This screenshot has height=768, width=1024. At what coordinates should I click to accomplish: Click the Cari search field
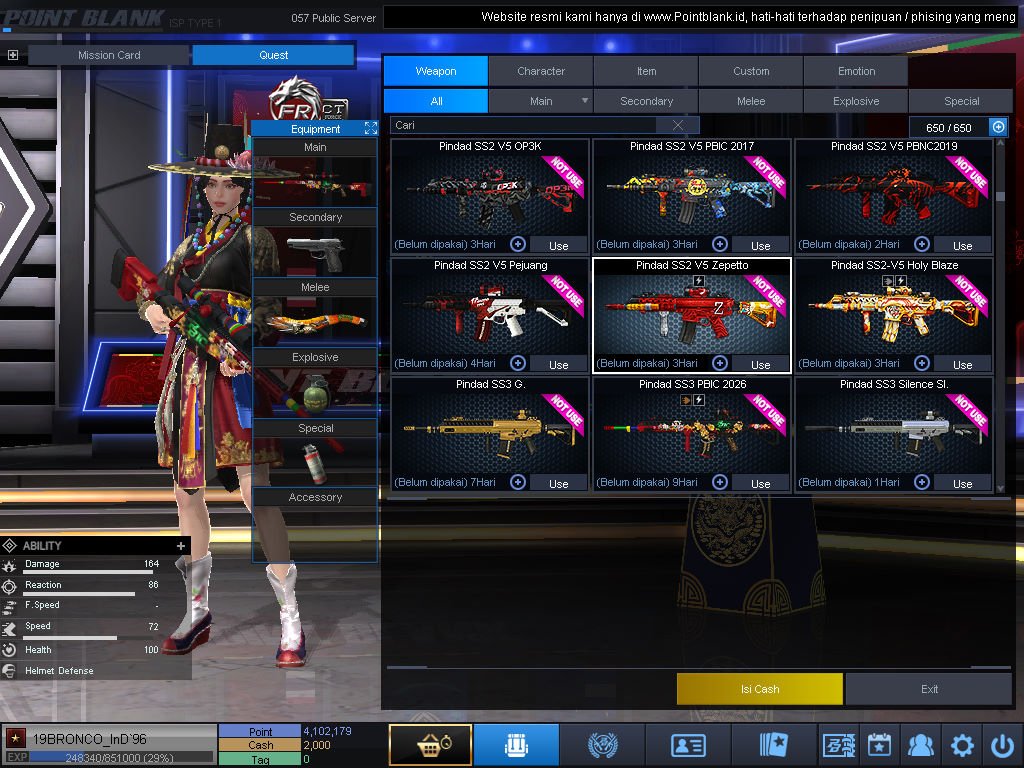tap(525, 125)
